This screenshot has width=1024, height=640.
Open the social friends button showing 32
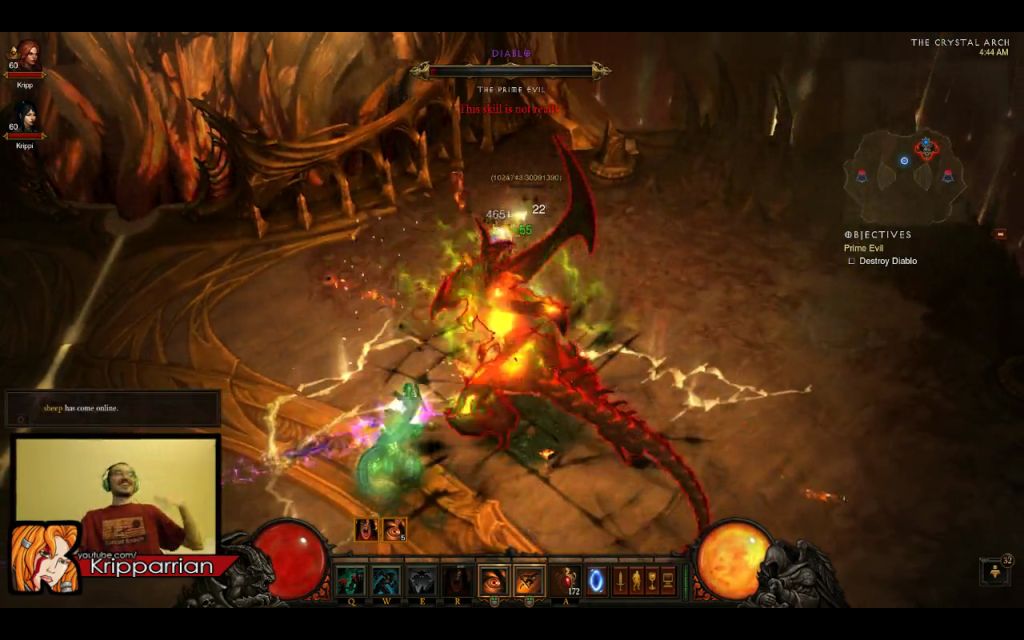(x=996, y=571)
